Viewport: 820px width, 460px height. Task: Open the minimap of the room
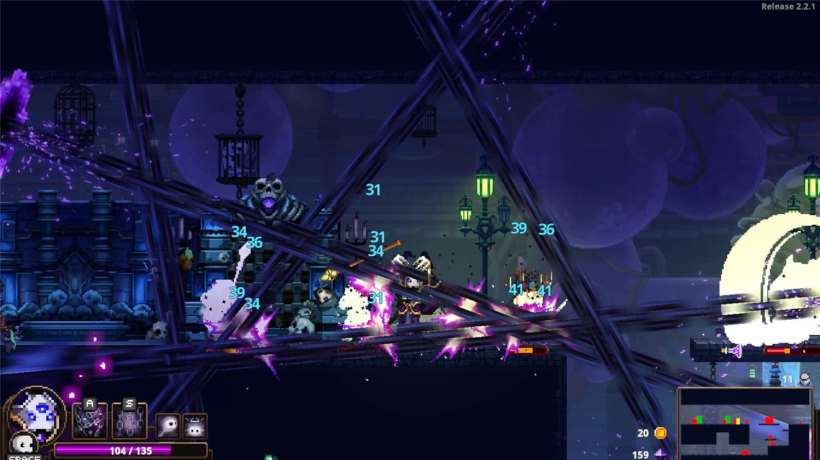[745, 422]
